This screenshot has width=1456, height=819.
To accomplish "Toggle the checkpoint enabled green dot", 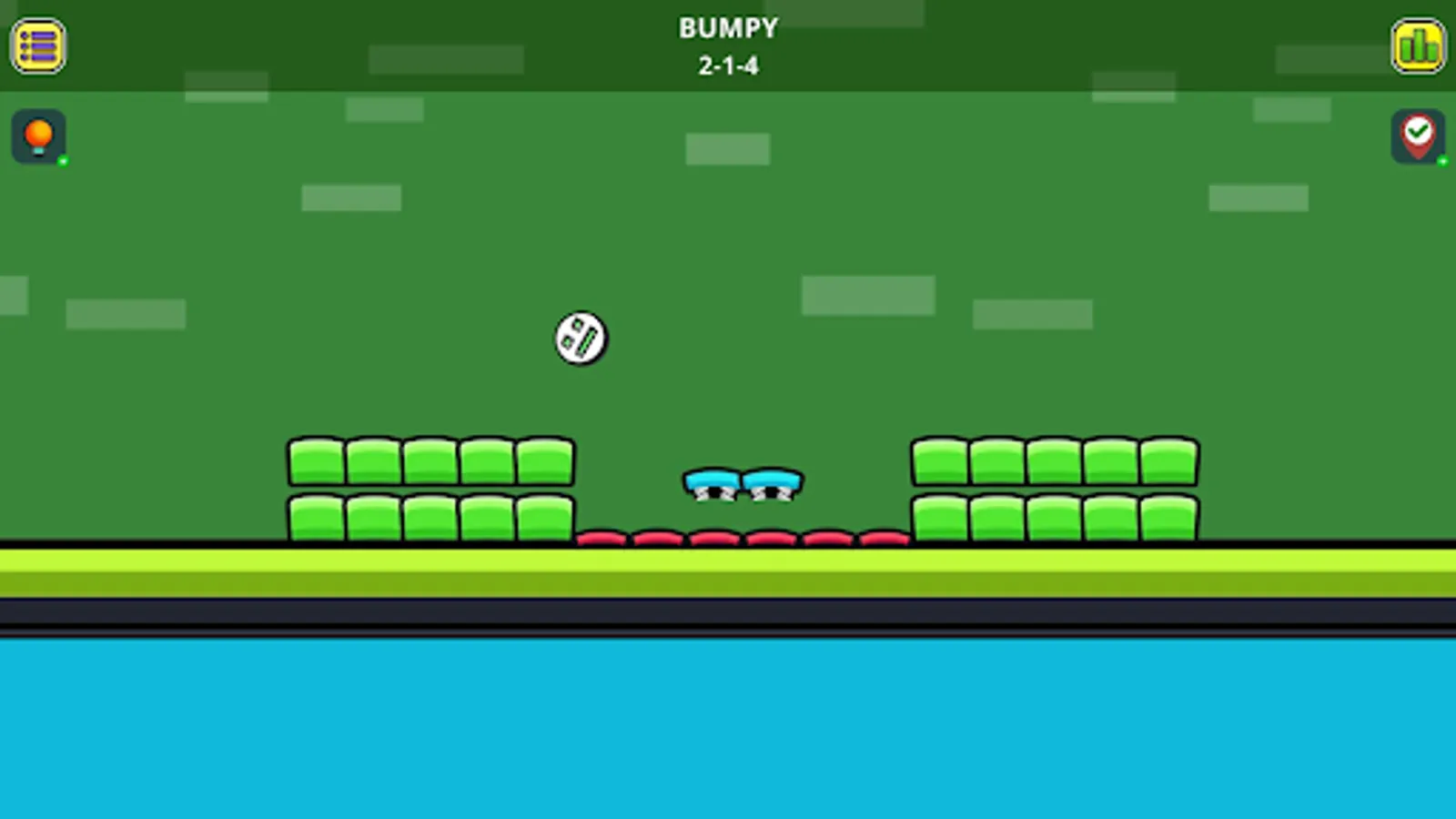I will click(x=1443, y=162).
